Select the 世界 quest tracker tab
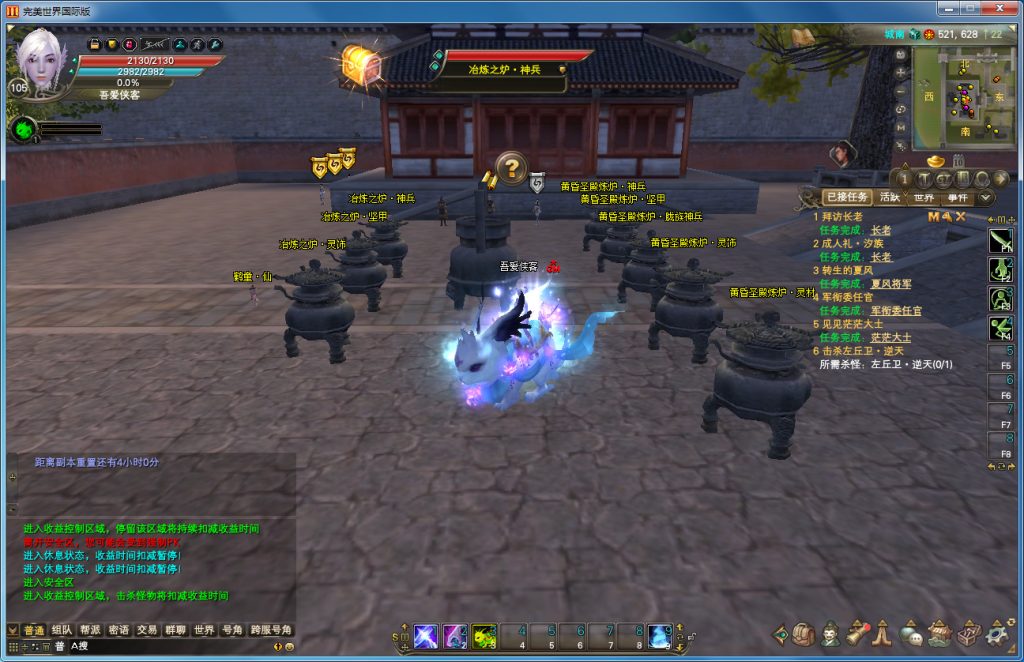 tap(924, 198)
